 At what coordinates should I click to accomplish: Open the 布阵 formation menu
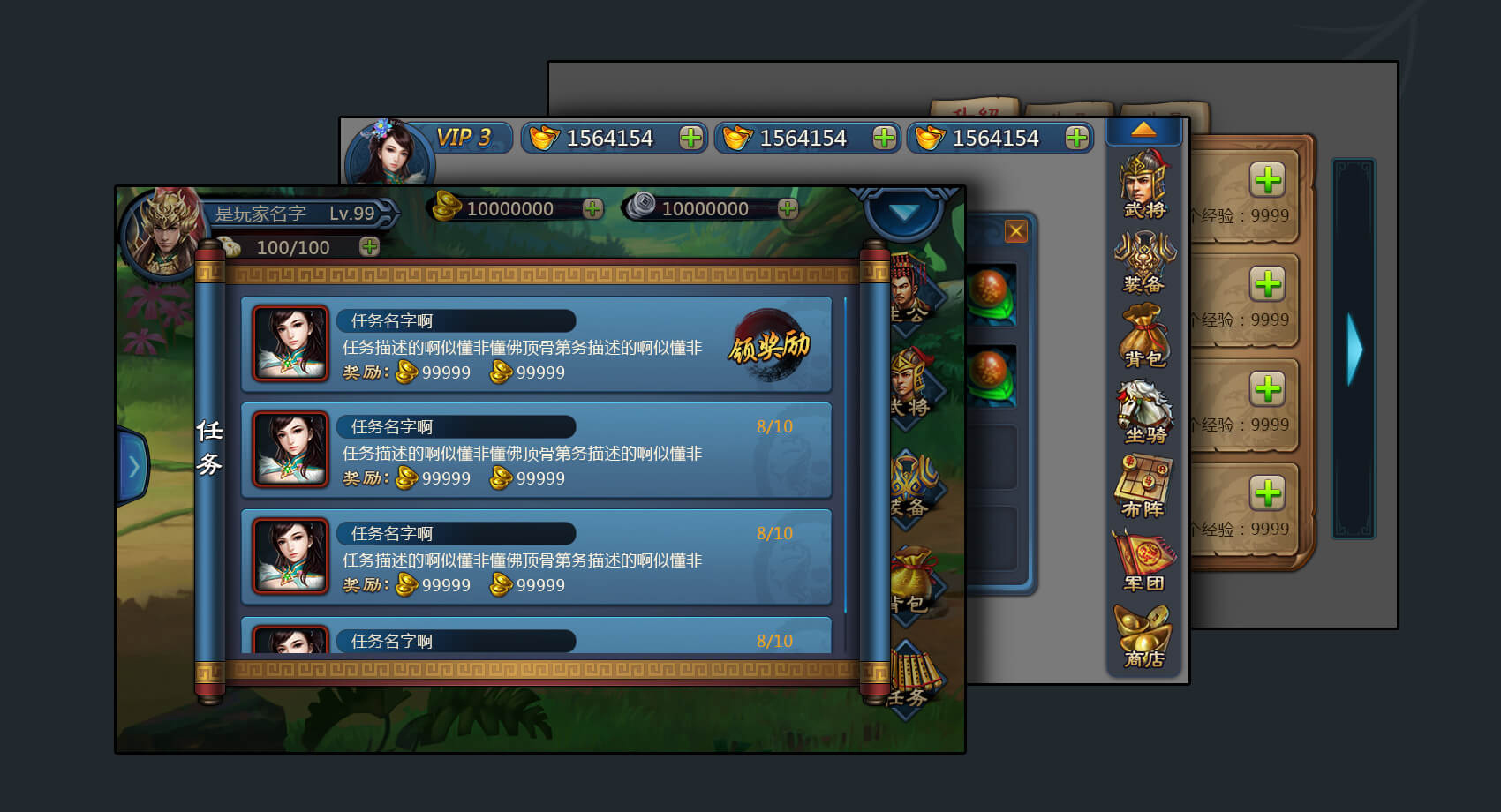[1143, 486]
